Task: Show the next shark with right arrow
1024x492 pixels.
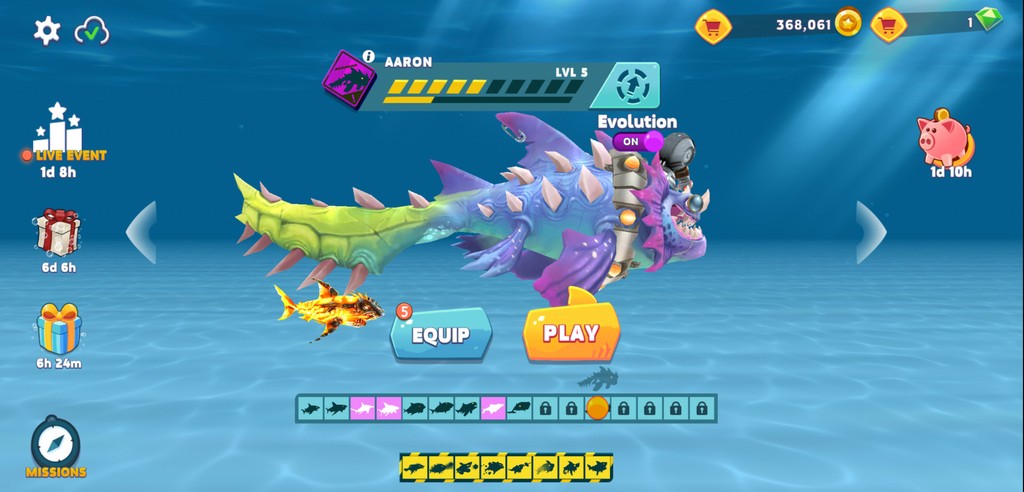Action: (871, 232)
